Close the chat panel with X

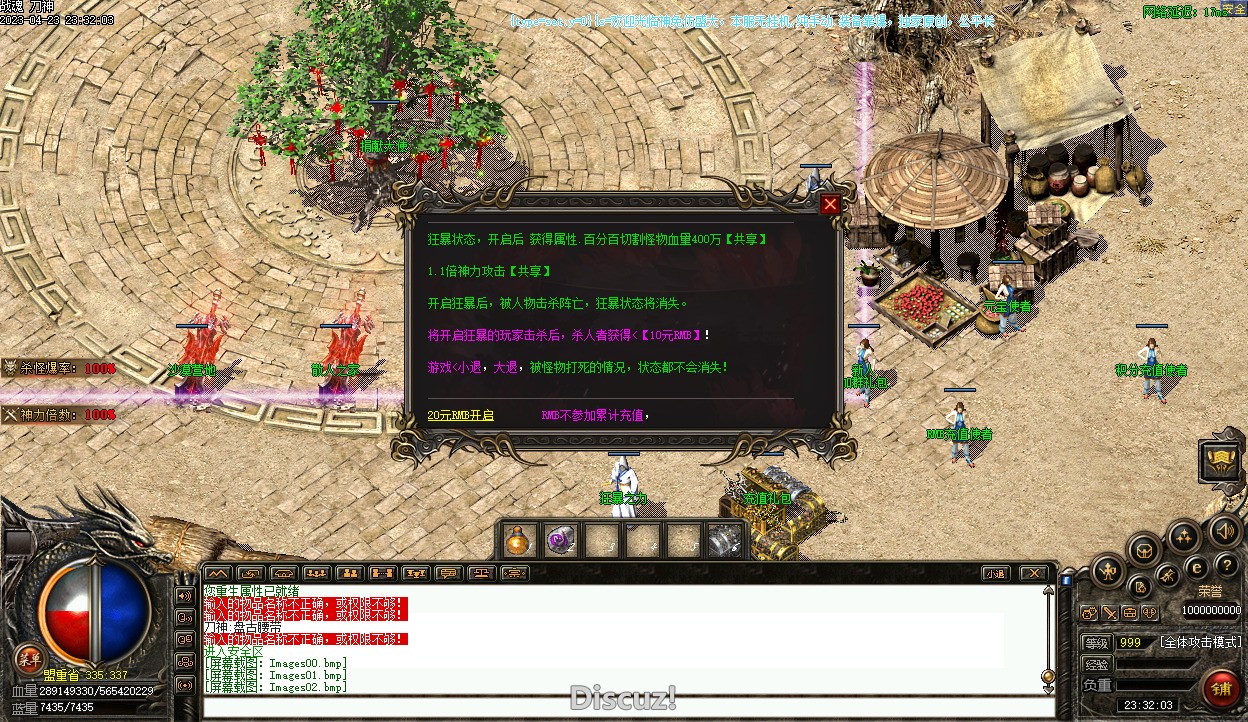click(1033, 573)
